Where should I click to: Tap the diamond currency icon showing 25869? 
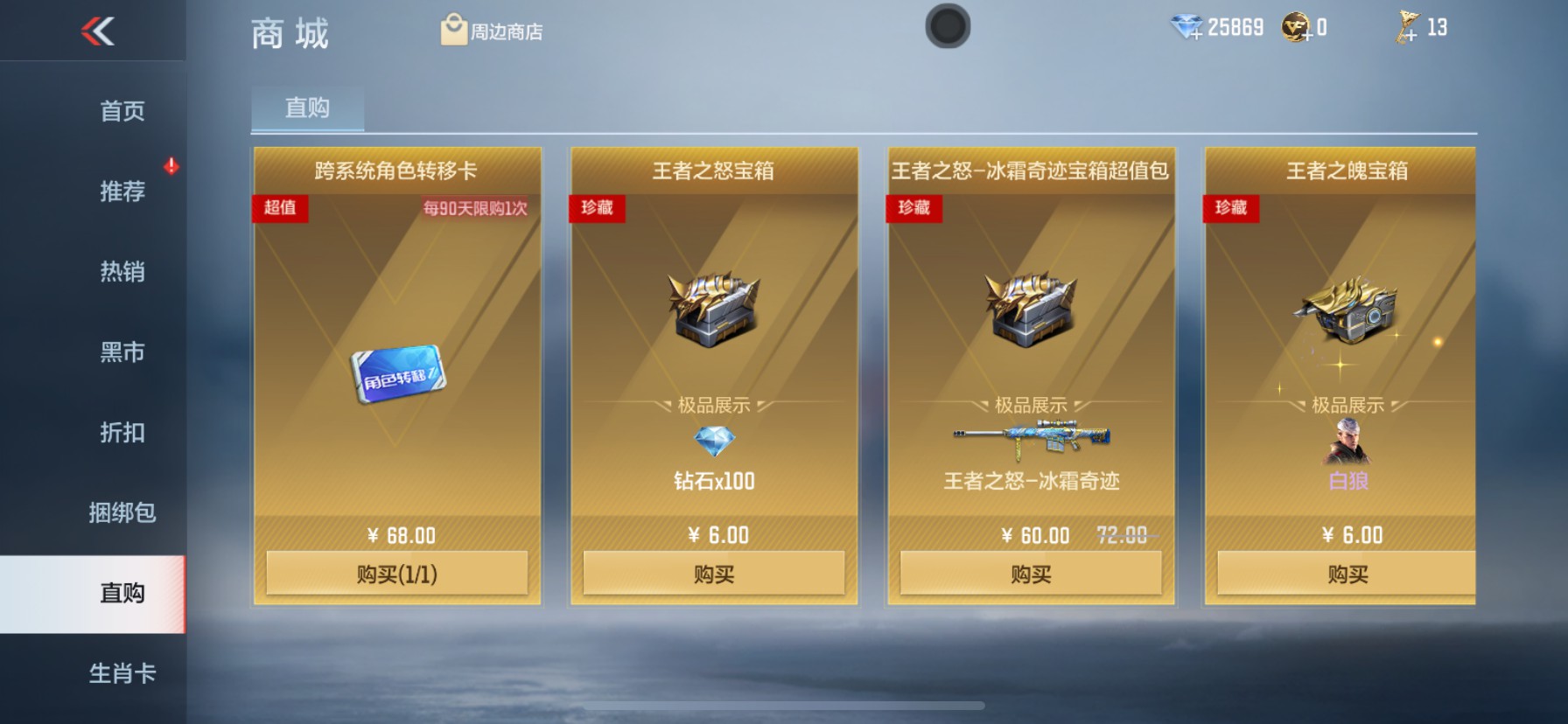[1186, 26]
